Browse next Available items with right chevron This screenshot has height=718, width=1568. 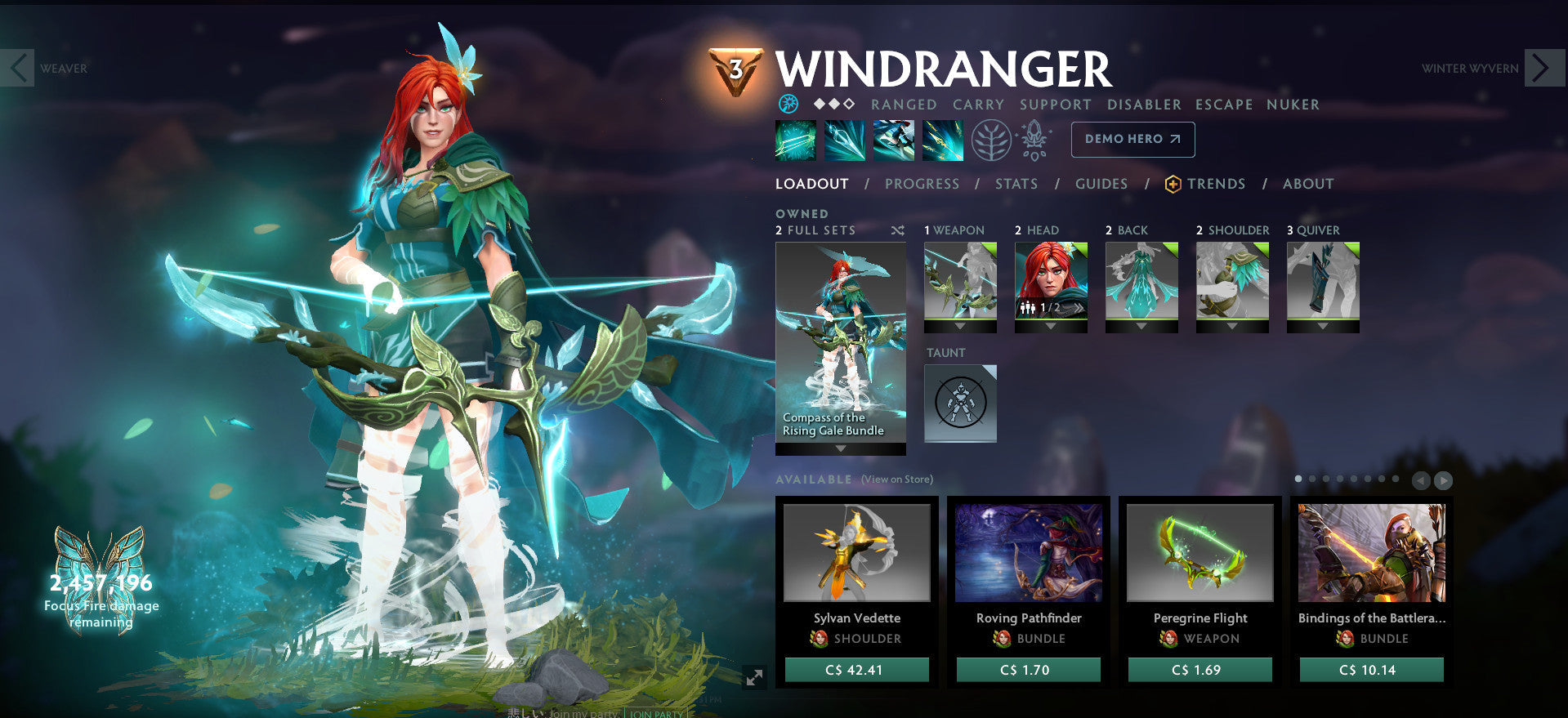[x=1444, y=479]
